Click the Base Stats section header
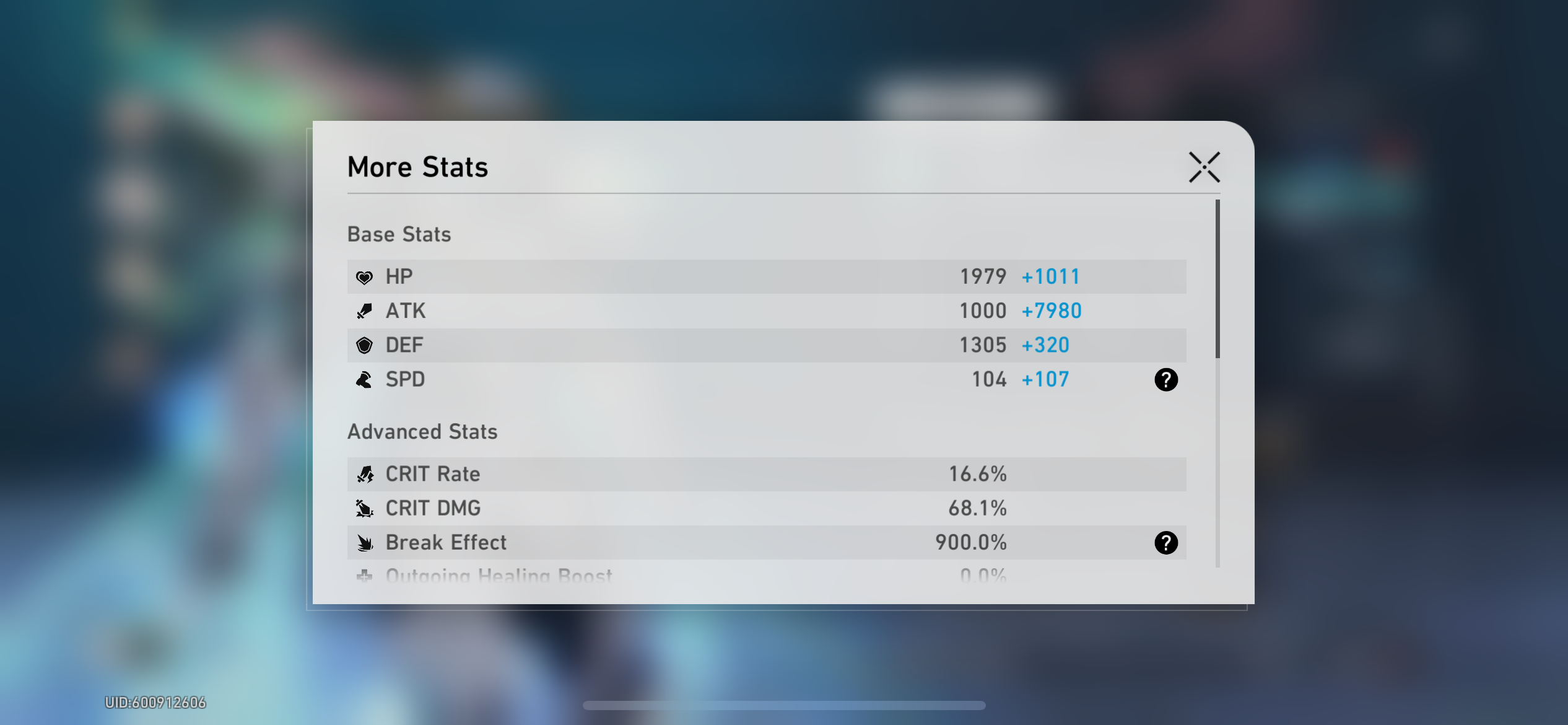 tap(399, 234)
